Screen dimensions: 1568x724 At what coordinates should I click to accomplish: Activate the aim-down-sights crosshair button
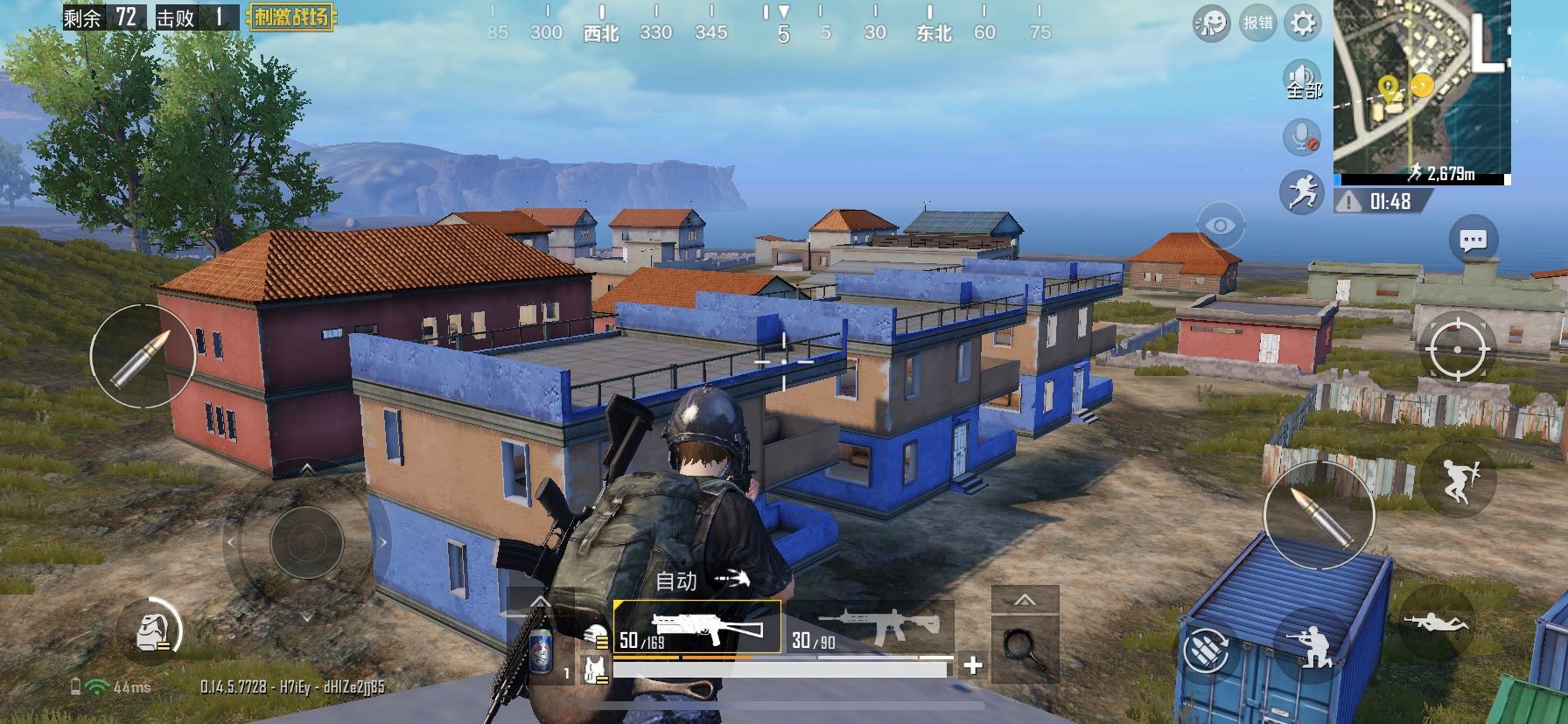click(1457, 350)
